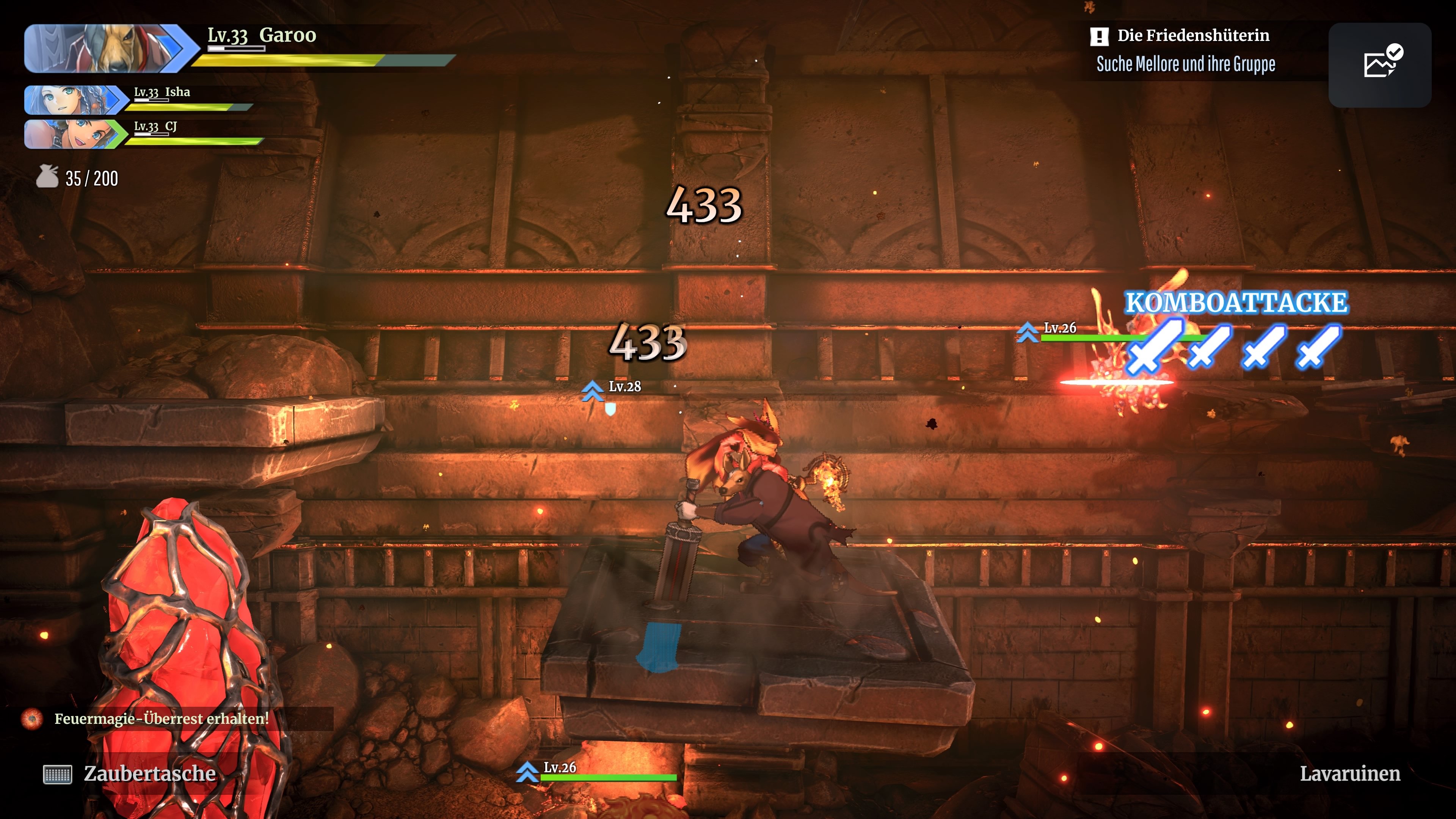Open the inventory bag icon
Image resolution: width=1456 pixels, height=819 pixels.
click(47, 177)
